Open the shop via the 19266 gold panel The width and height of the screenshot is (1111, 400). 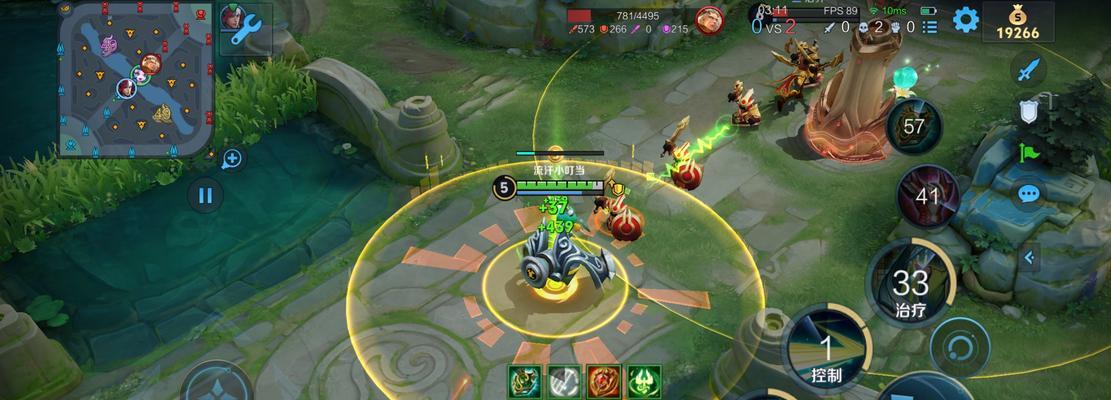coord(1018,22)
